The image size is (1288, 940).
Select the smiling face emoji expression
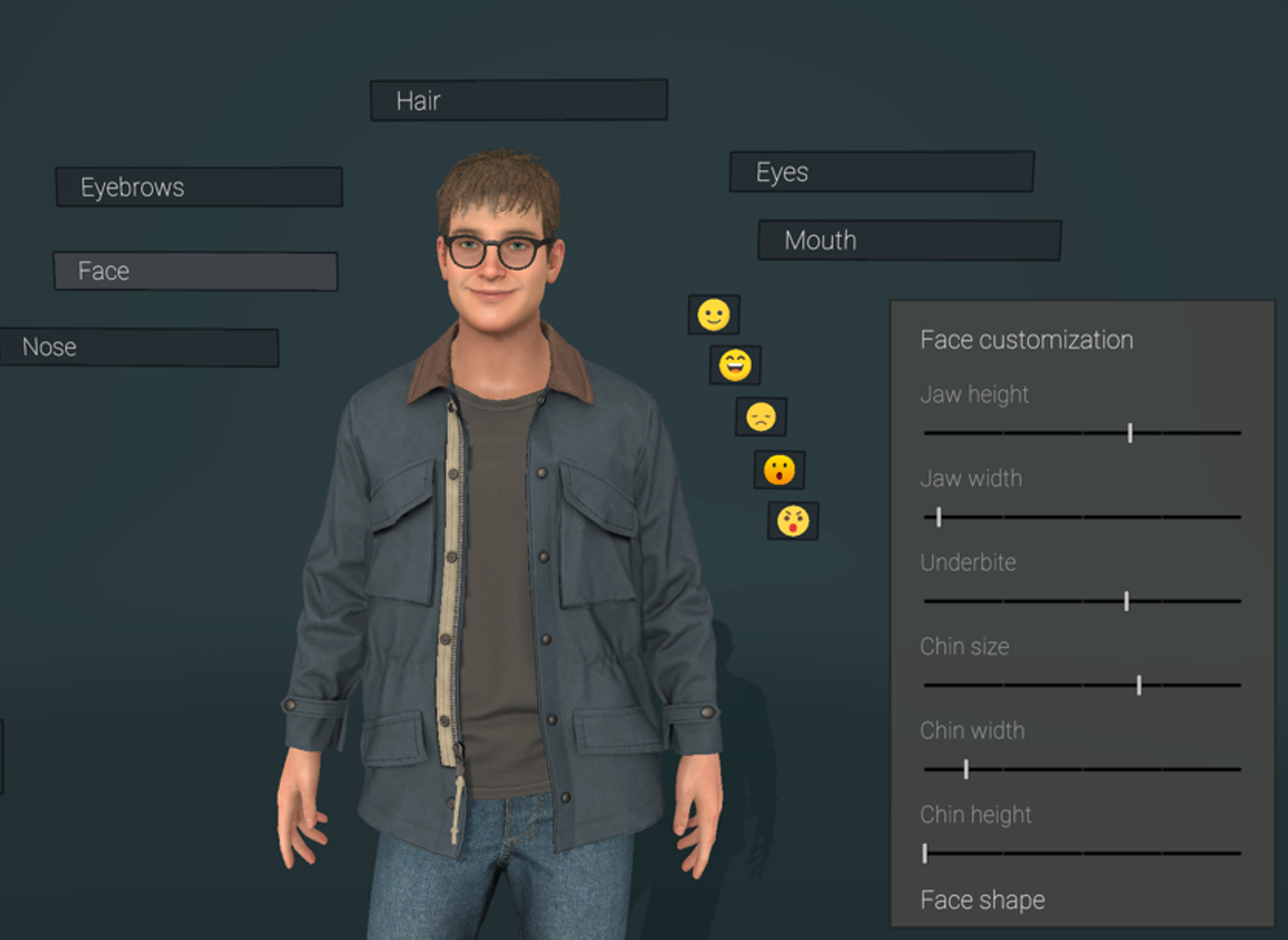coord(716,313)
